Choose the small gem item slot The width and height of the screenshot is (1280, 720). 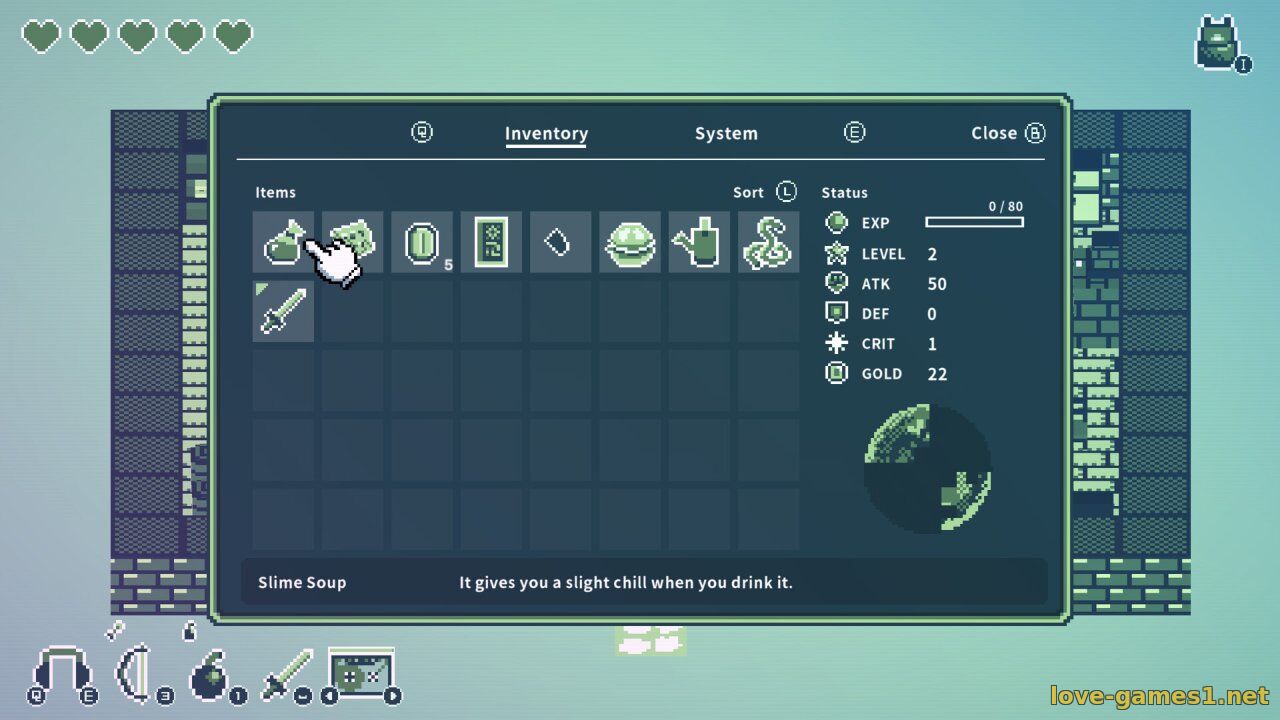coord(560,242)
